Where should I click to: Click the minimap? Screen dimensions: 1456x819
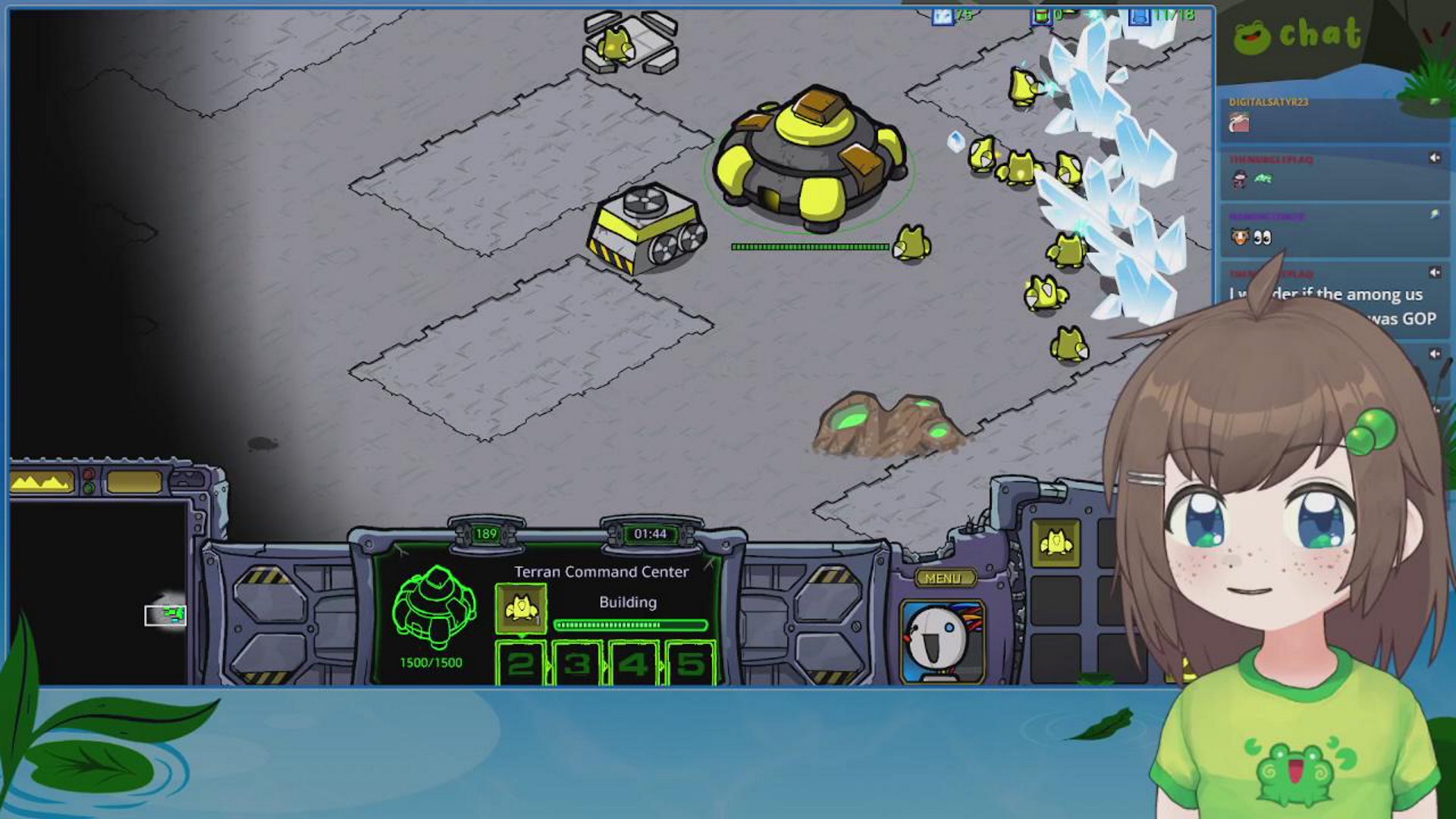[x=99, y=591]
